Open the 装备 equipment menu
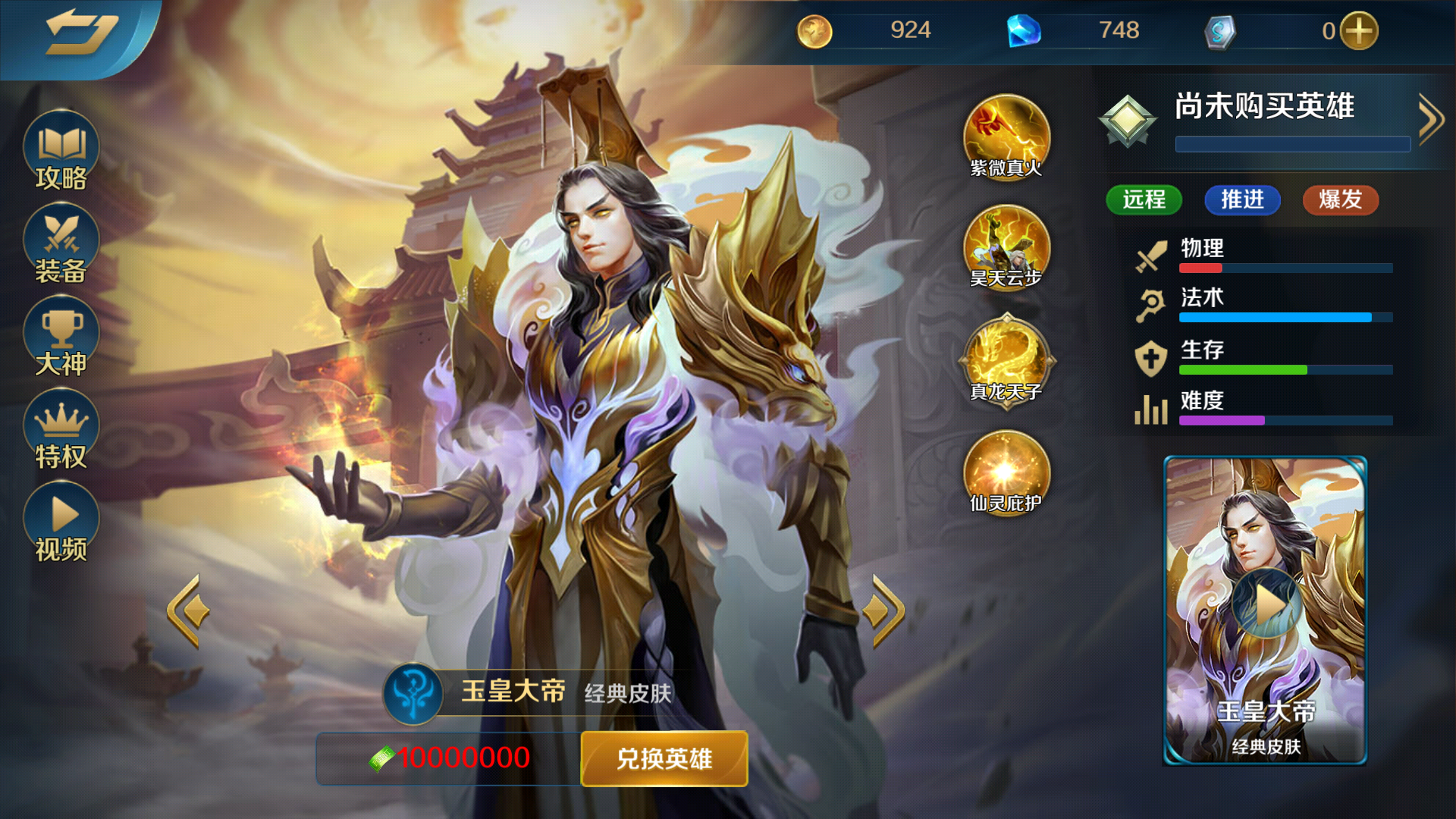Image resolution: width=1456 pixels, height=819 pixels. 61,244
